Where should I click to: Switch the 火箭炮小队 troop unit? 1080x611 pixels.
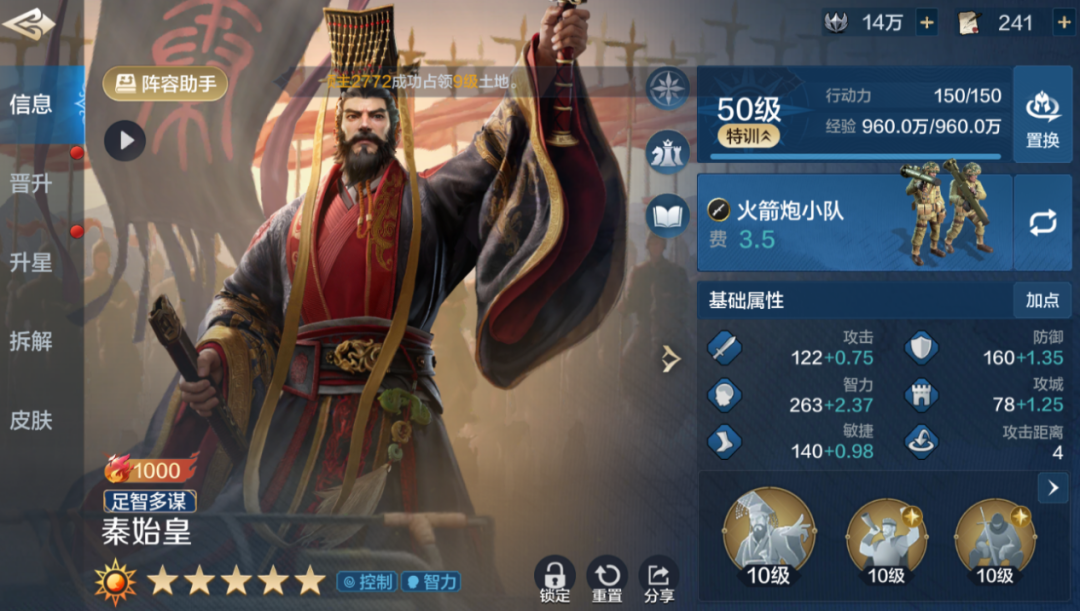1042,223
